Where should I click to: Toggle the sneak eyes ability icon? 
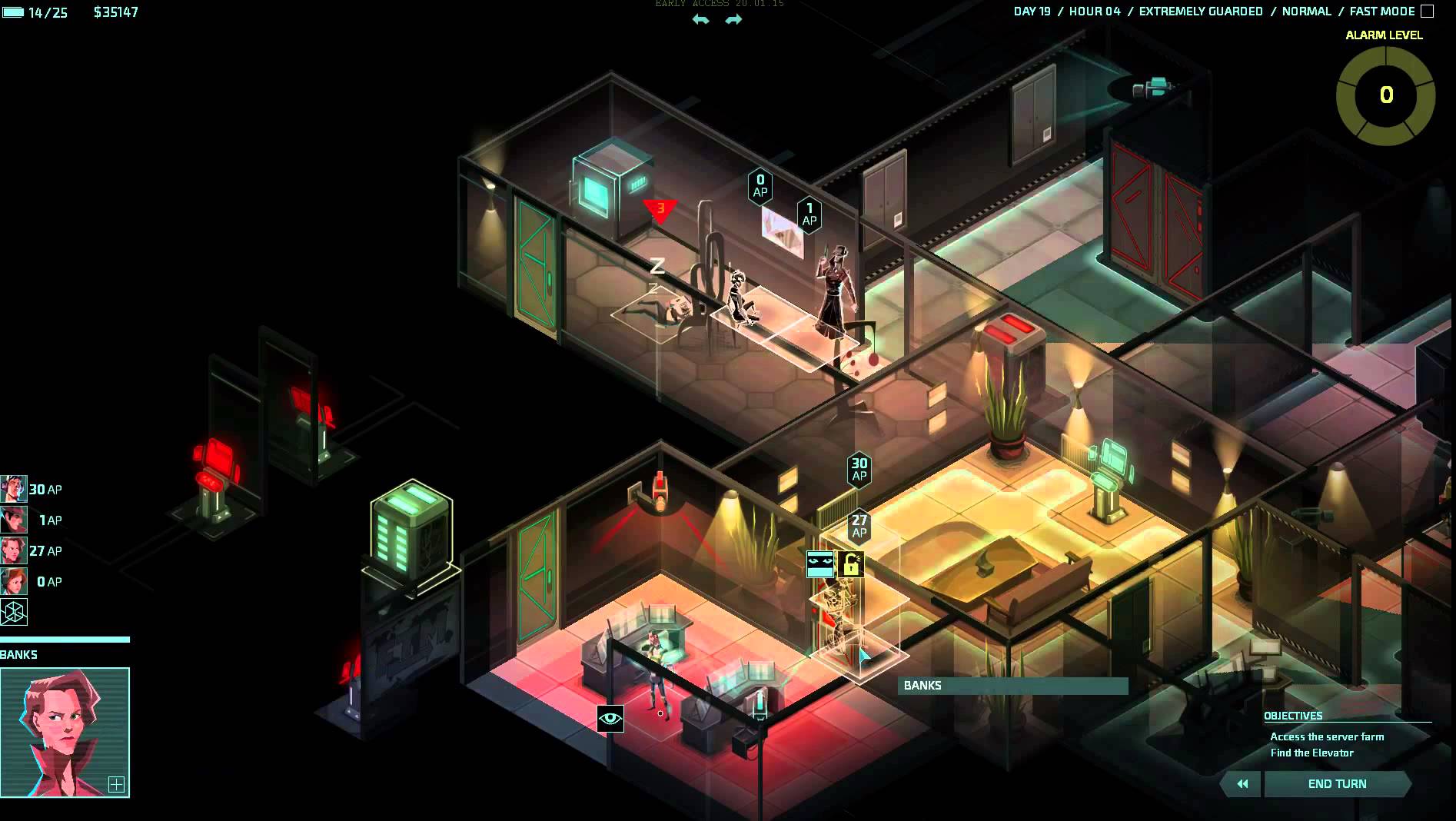coord(819,564)
